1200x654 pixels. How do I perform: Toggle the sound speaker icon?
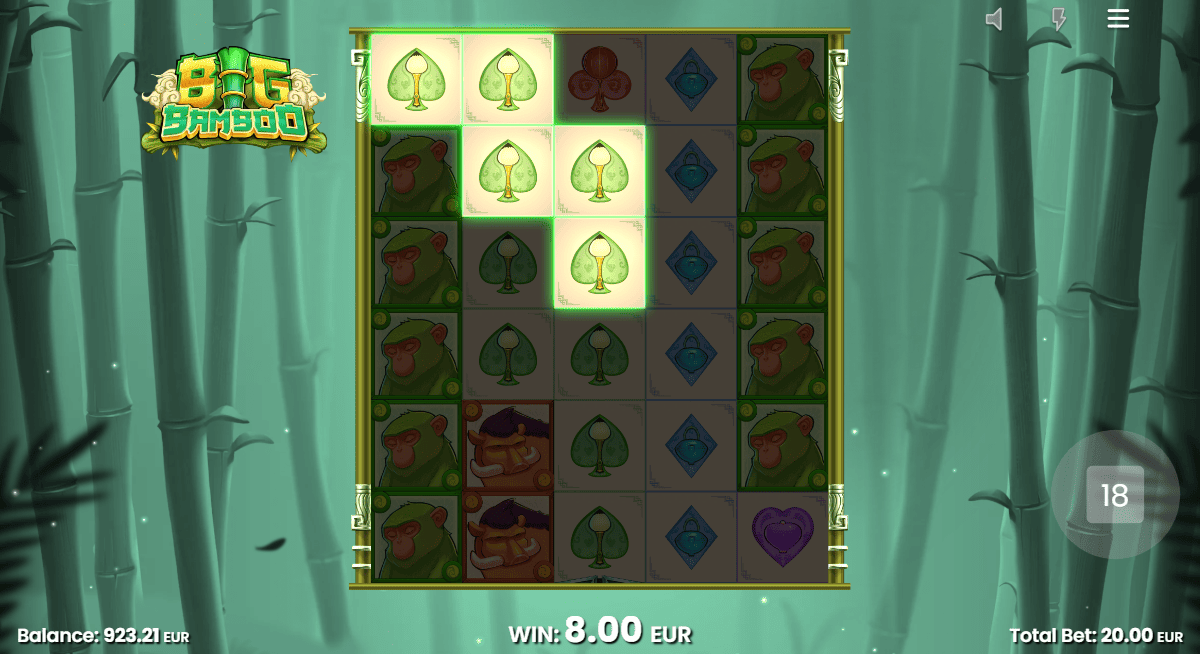pyautogui.click(x=994, y=19)
